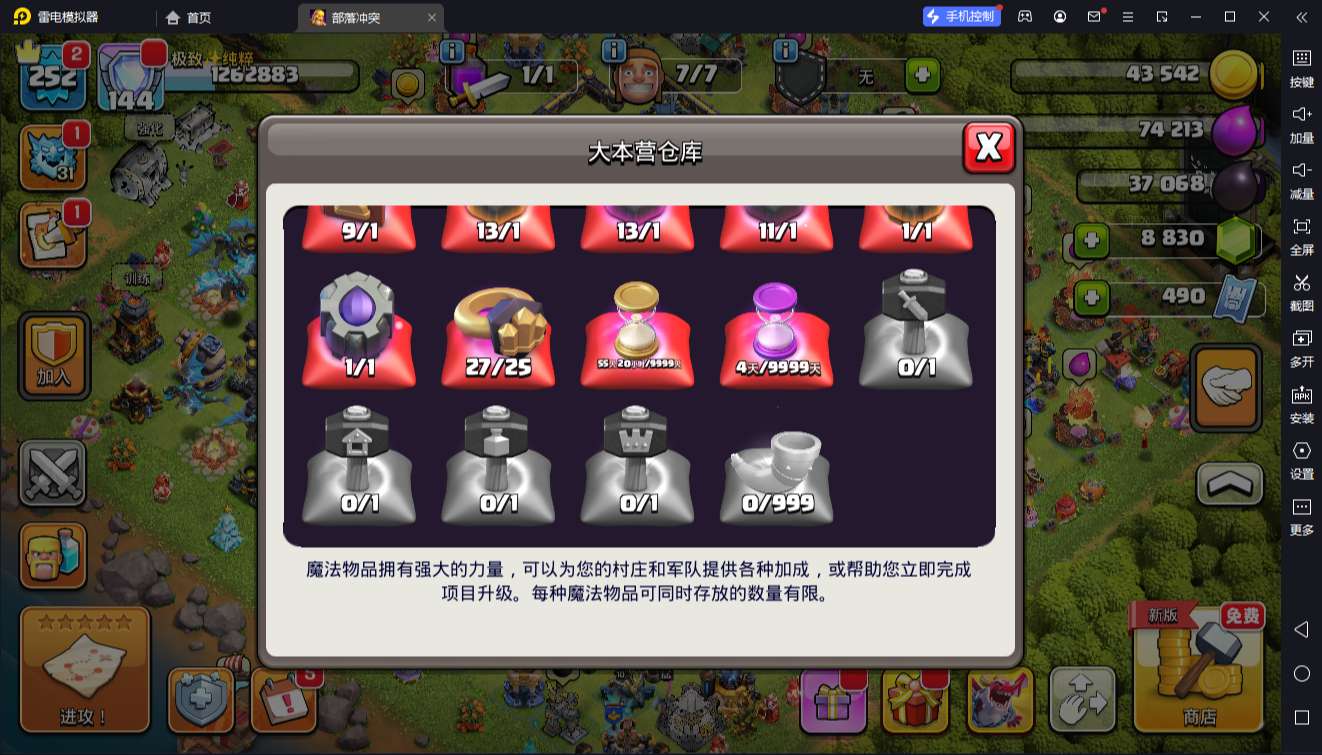Tap the barbarian troop training icon

[x=54, y=556]
